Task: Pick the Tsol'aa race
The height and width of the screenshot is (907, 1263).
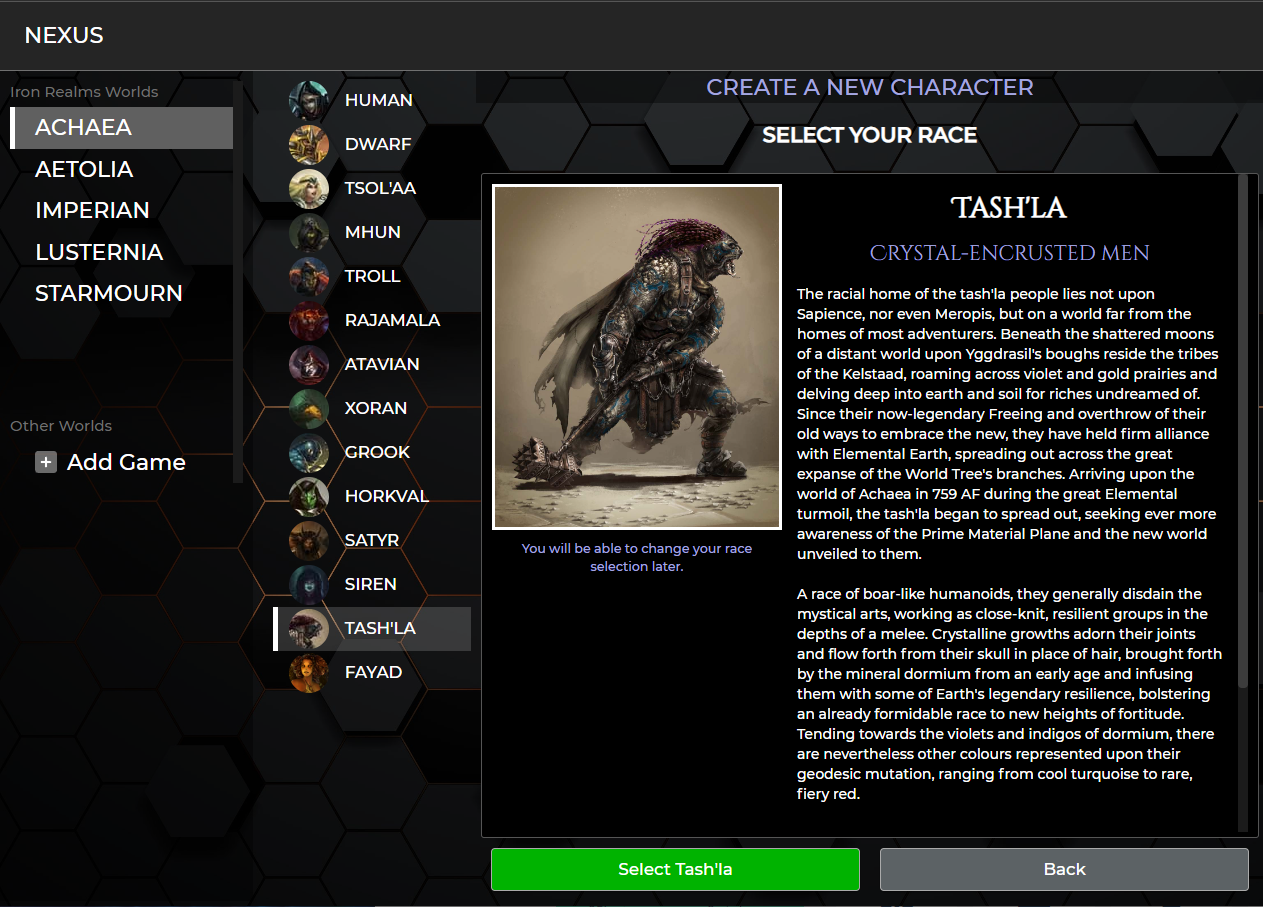Action: click(379, 188)
